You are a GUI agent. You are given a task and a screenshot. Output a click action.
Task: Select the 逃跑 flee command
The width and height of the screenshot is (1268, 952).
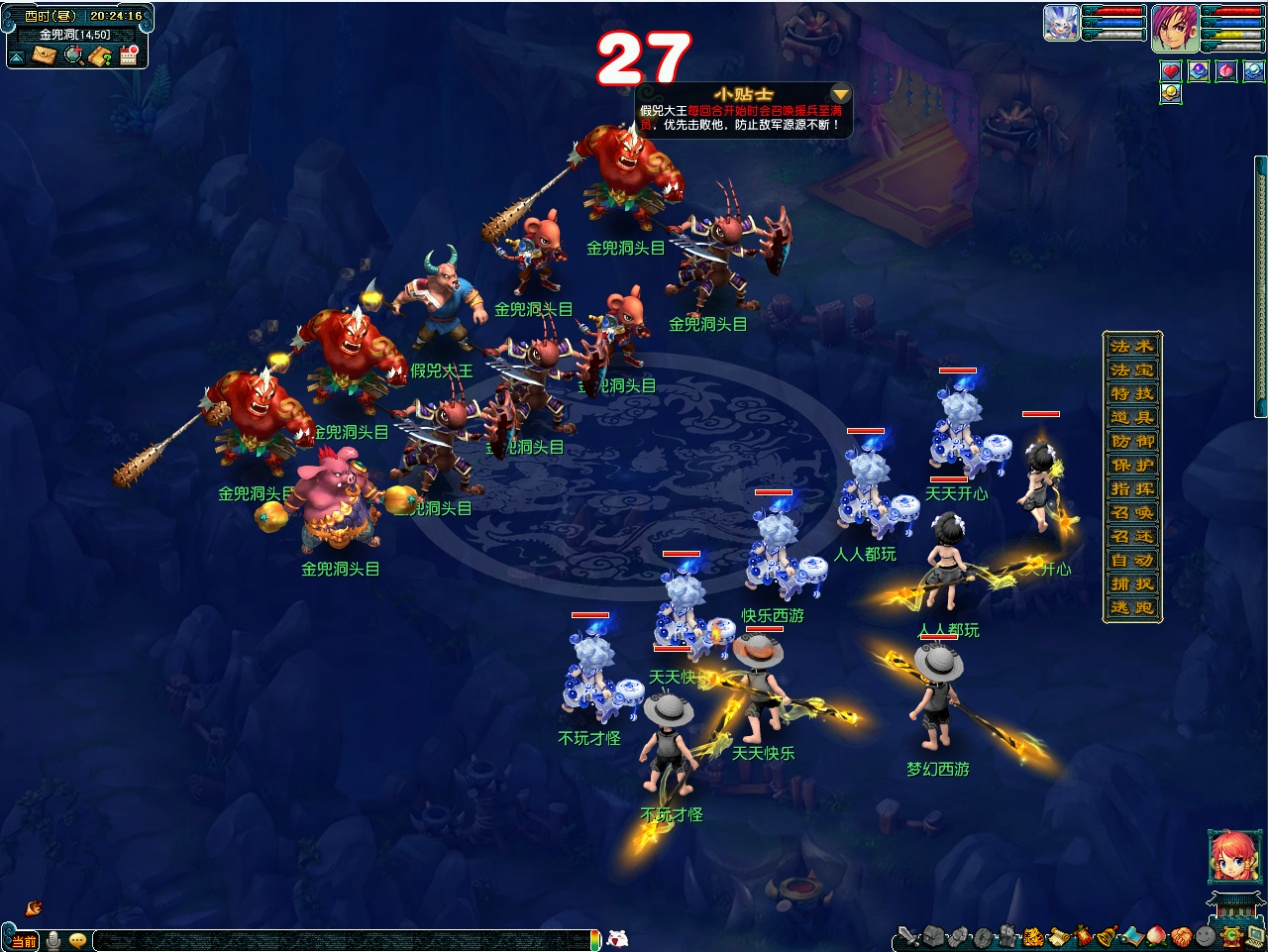point(1132,608)
